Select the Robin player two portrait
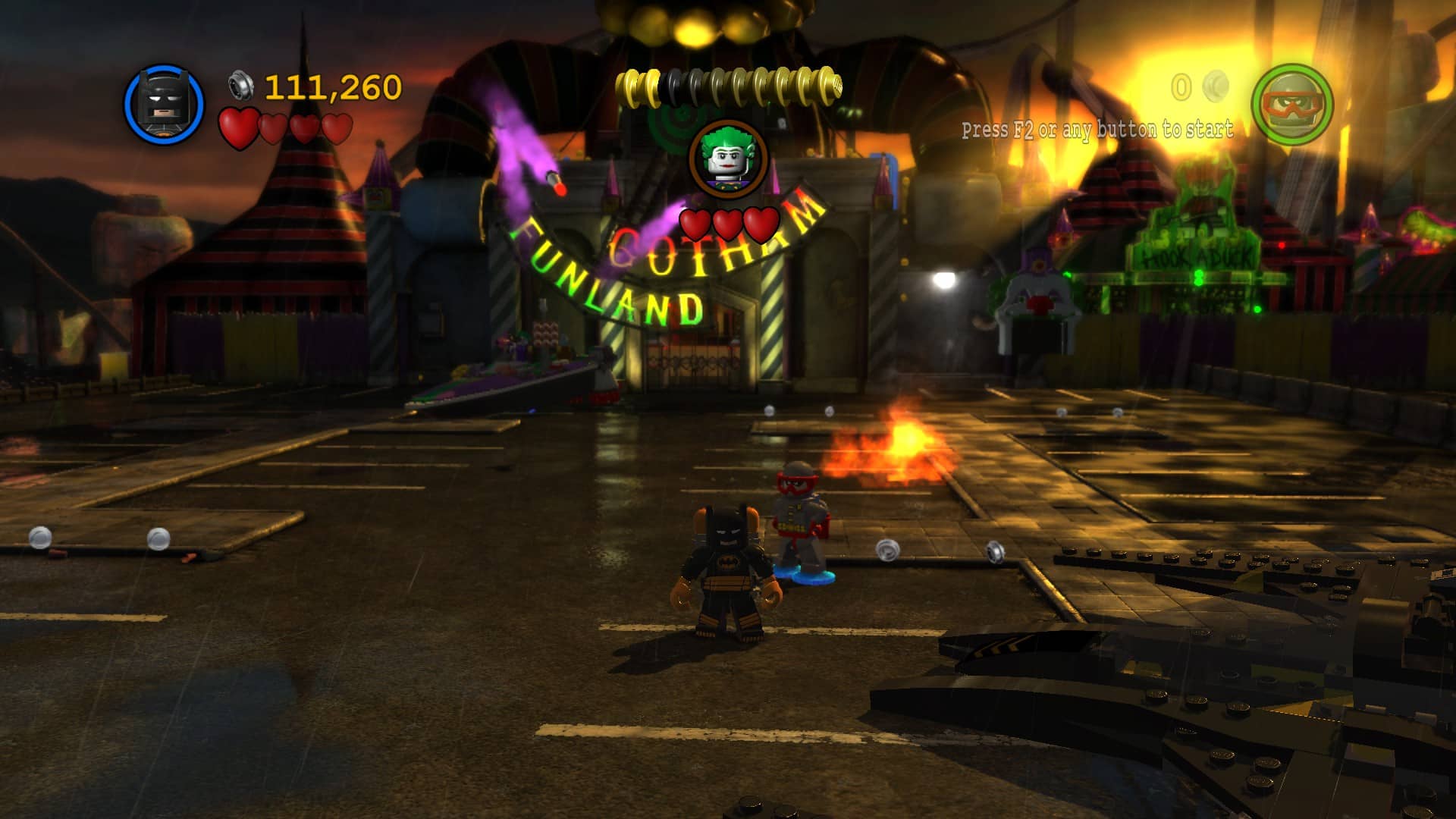The width and height of the screenshot is (1456, 819). pyautogui.click(x=1291, y=105)
